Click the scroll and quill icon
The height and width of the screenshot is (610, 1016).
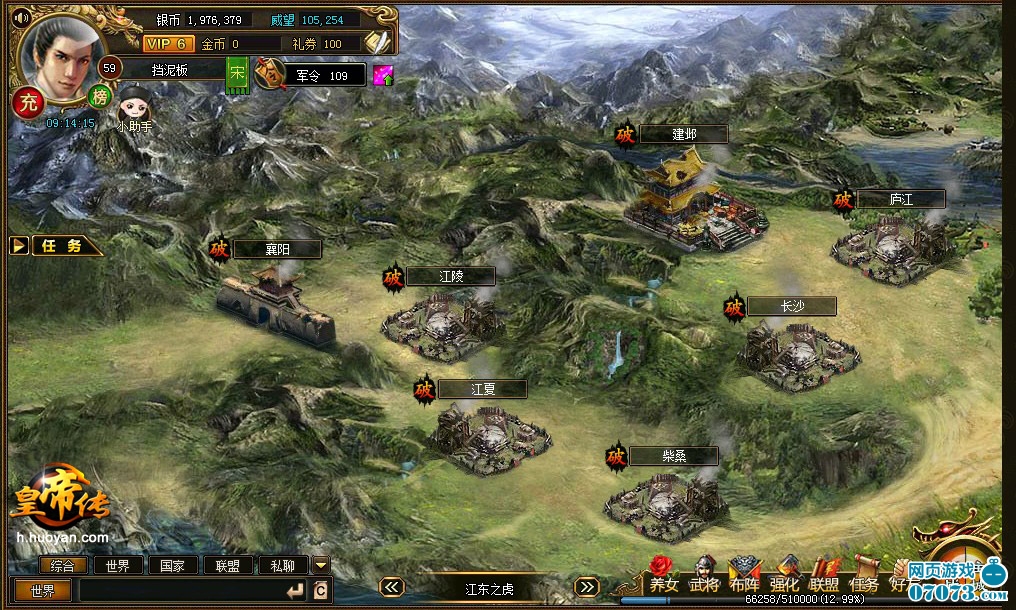pyautogui.click(x=377, y=42)
